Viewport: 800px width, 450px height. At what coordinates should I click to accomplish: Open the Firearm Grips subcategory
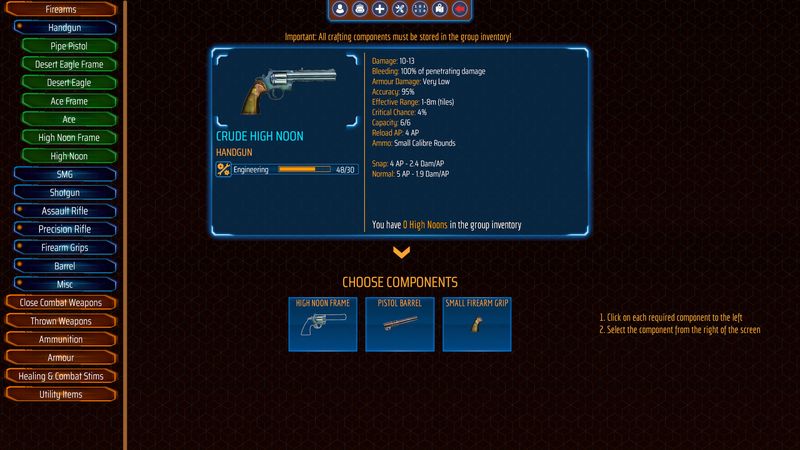[64, 248]
